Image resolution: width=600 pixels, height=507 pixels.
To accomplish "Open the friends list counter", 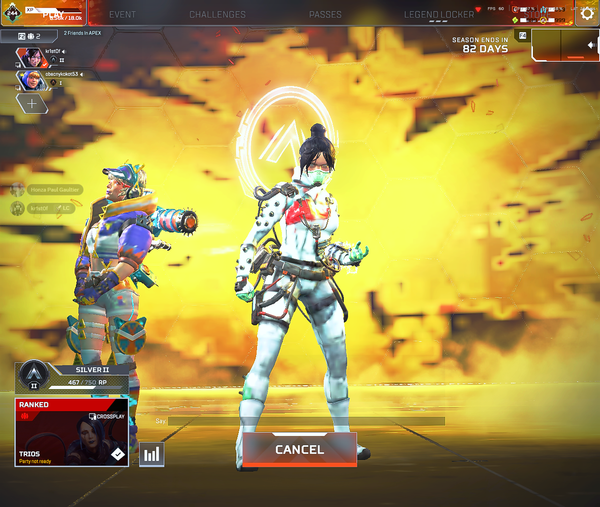I will (30, 35).
